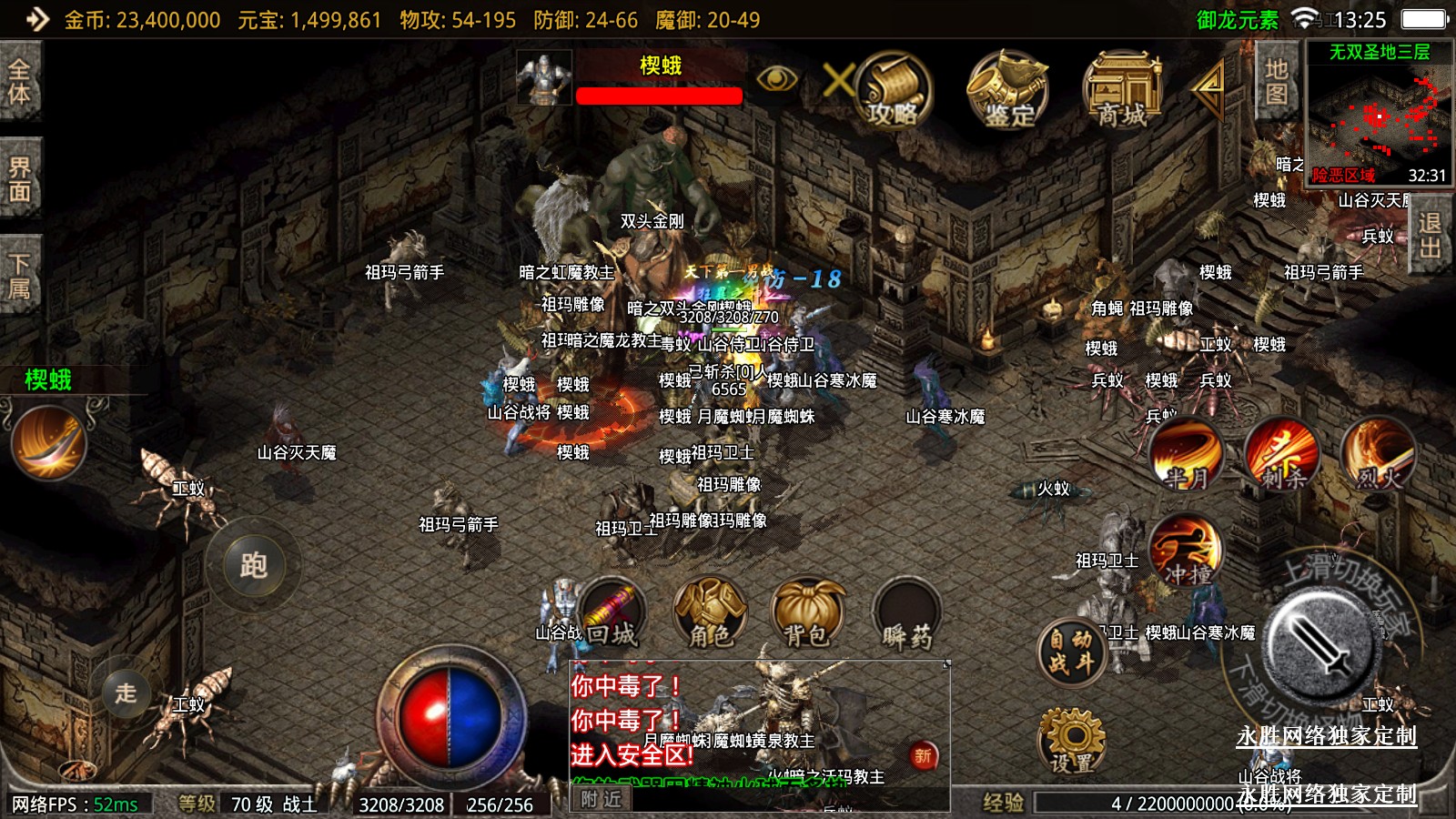Open the 鉴定 appraisal menu

coord(1007,90)
